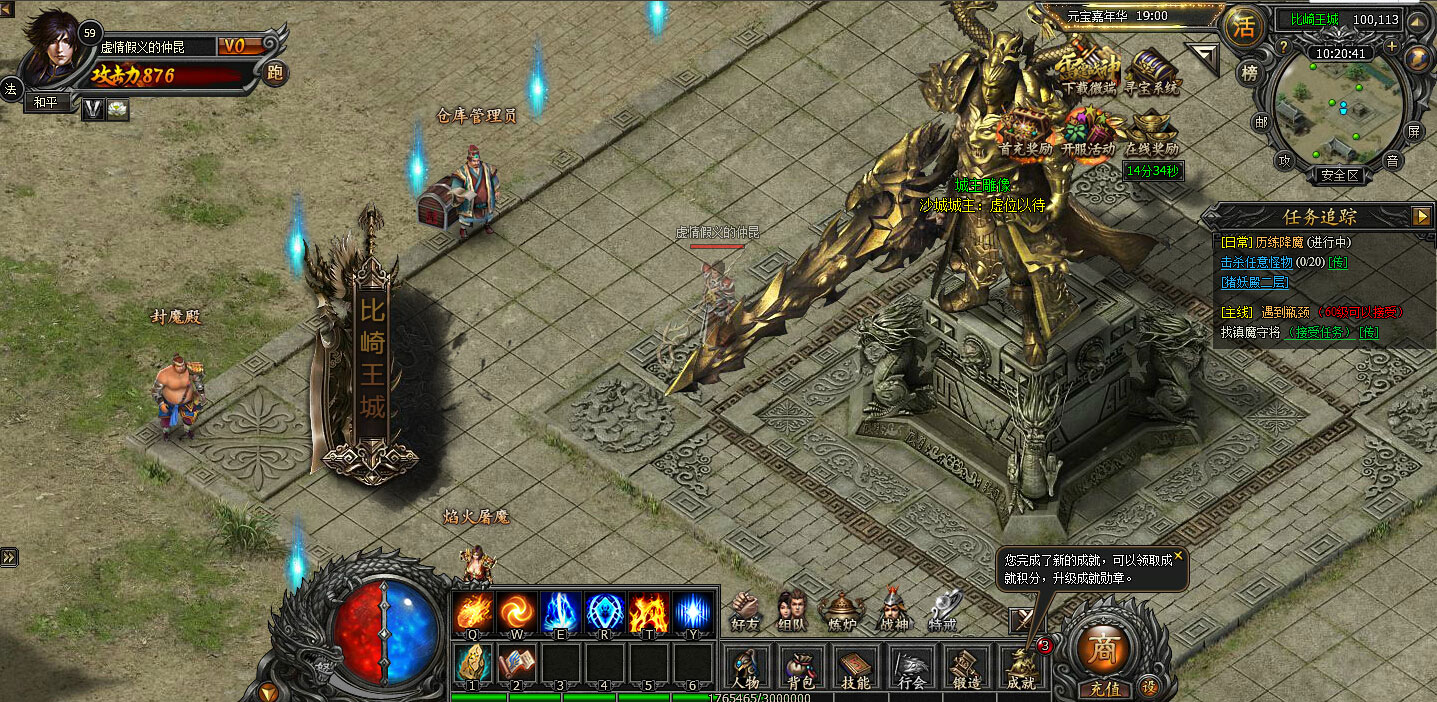Viewport: 1437px width, 702px height.
Task: Use the item in quick slot 1
Action: pyautogui.click(x=472, y=662)
